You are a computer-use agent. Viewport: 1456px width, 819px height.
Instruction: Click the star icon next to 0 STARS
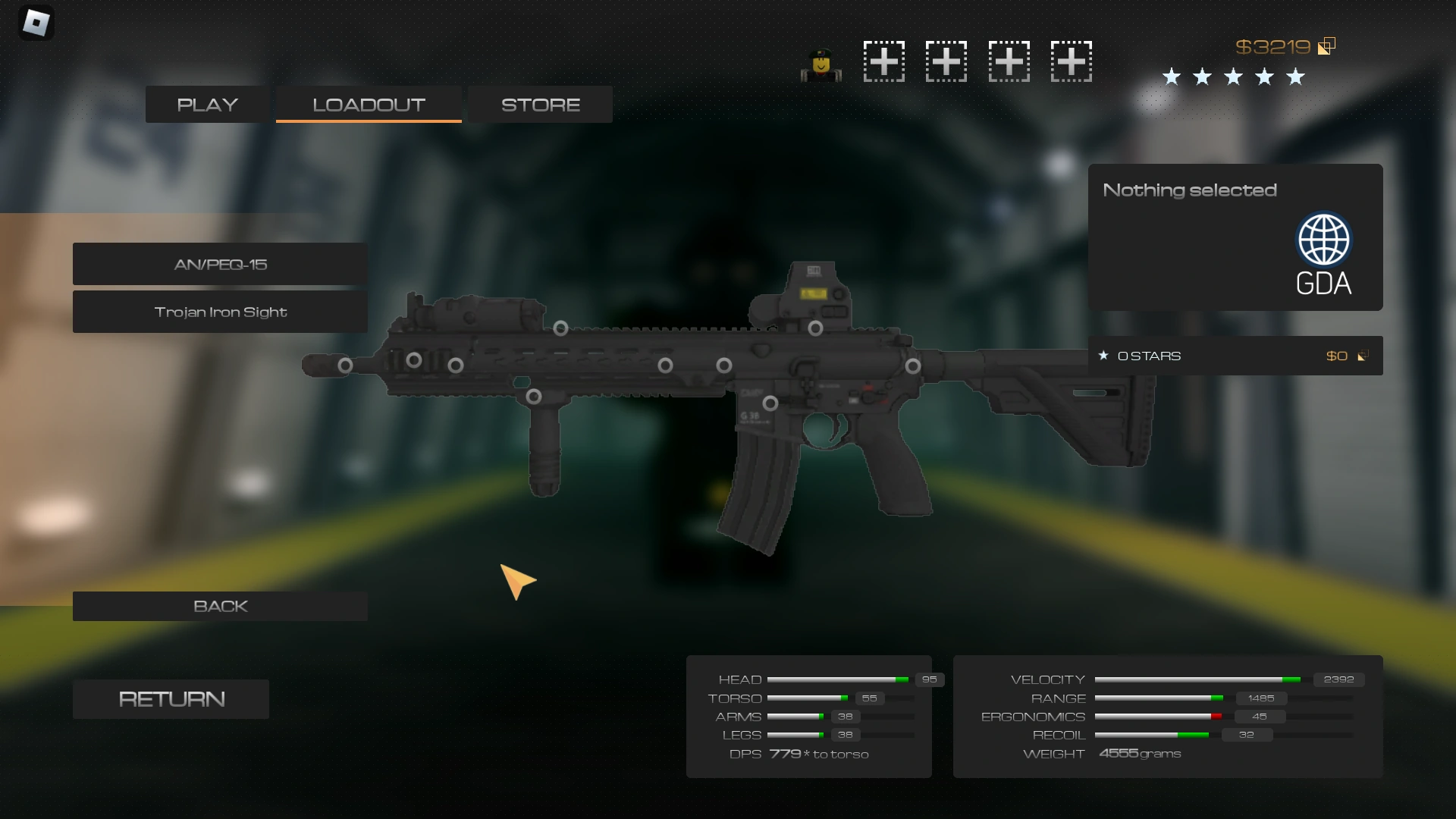point(1103,355)
